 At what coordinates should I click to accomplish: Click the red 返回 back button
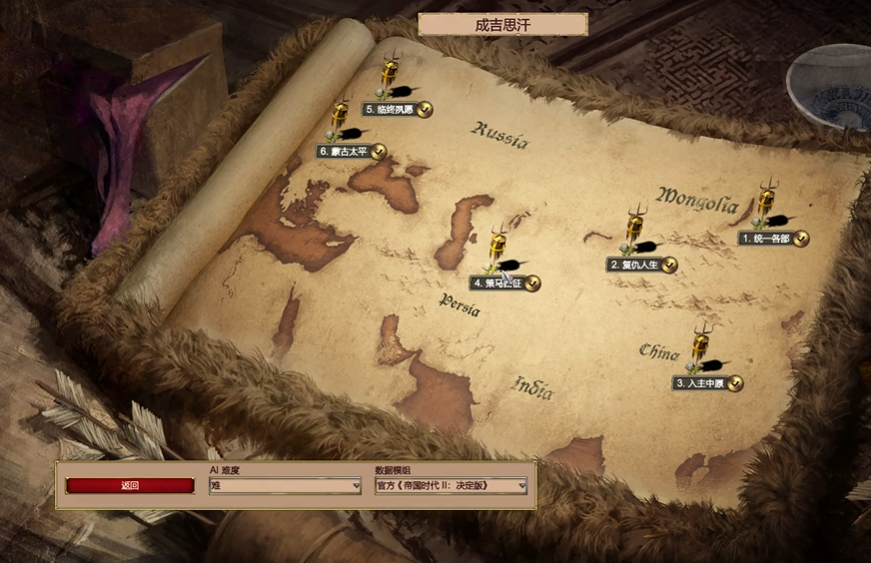[x=130, y=486]
